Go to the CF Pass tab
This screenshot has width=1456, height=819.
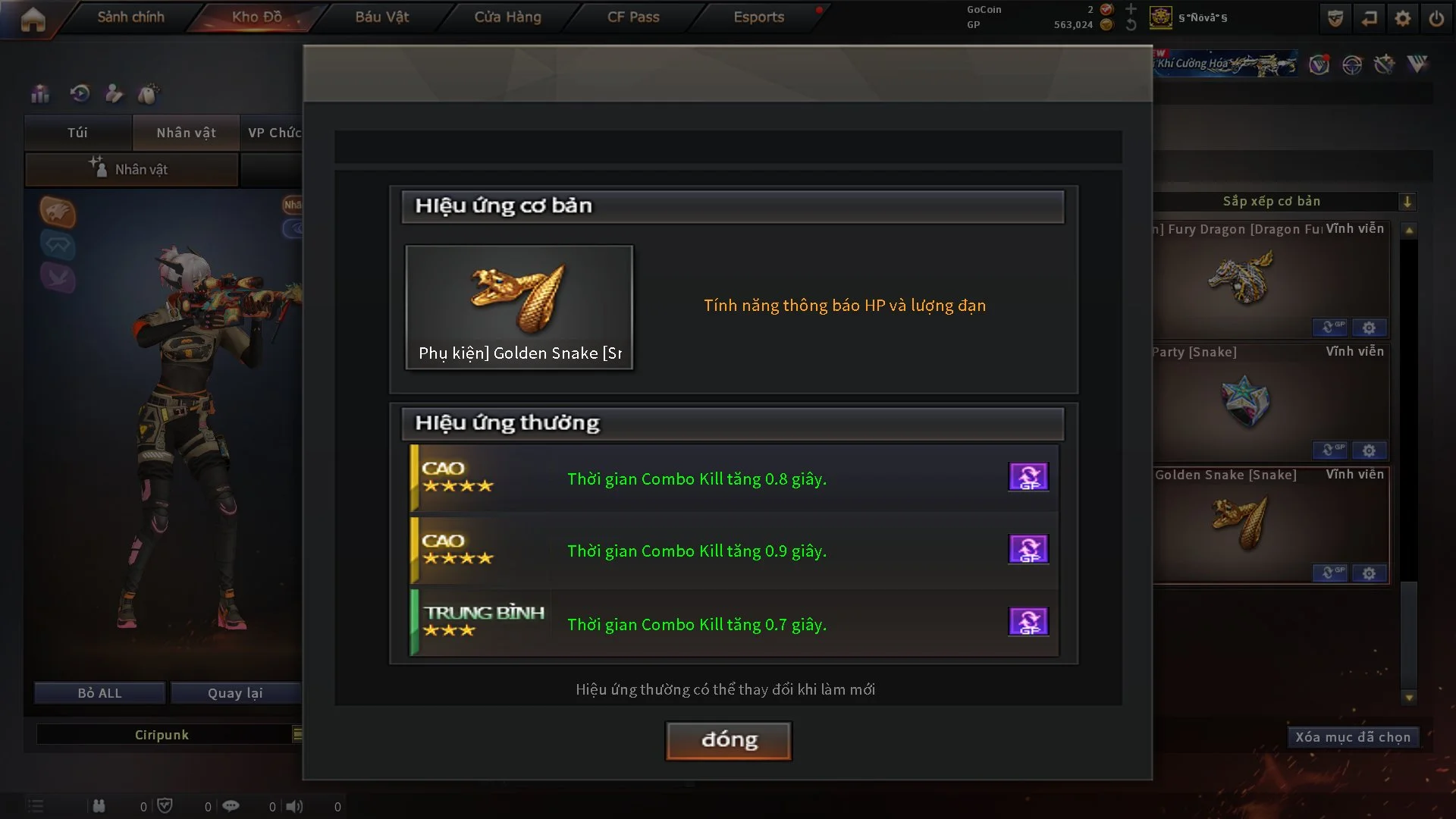(633, 17)
